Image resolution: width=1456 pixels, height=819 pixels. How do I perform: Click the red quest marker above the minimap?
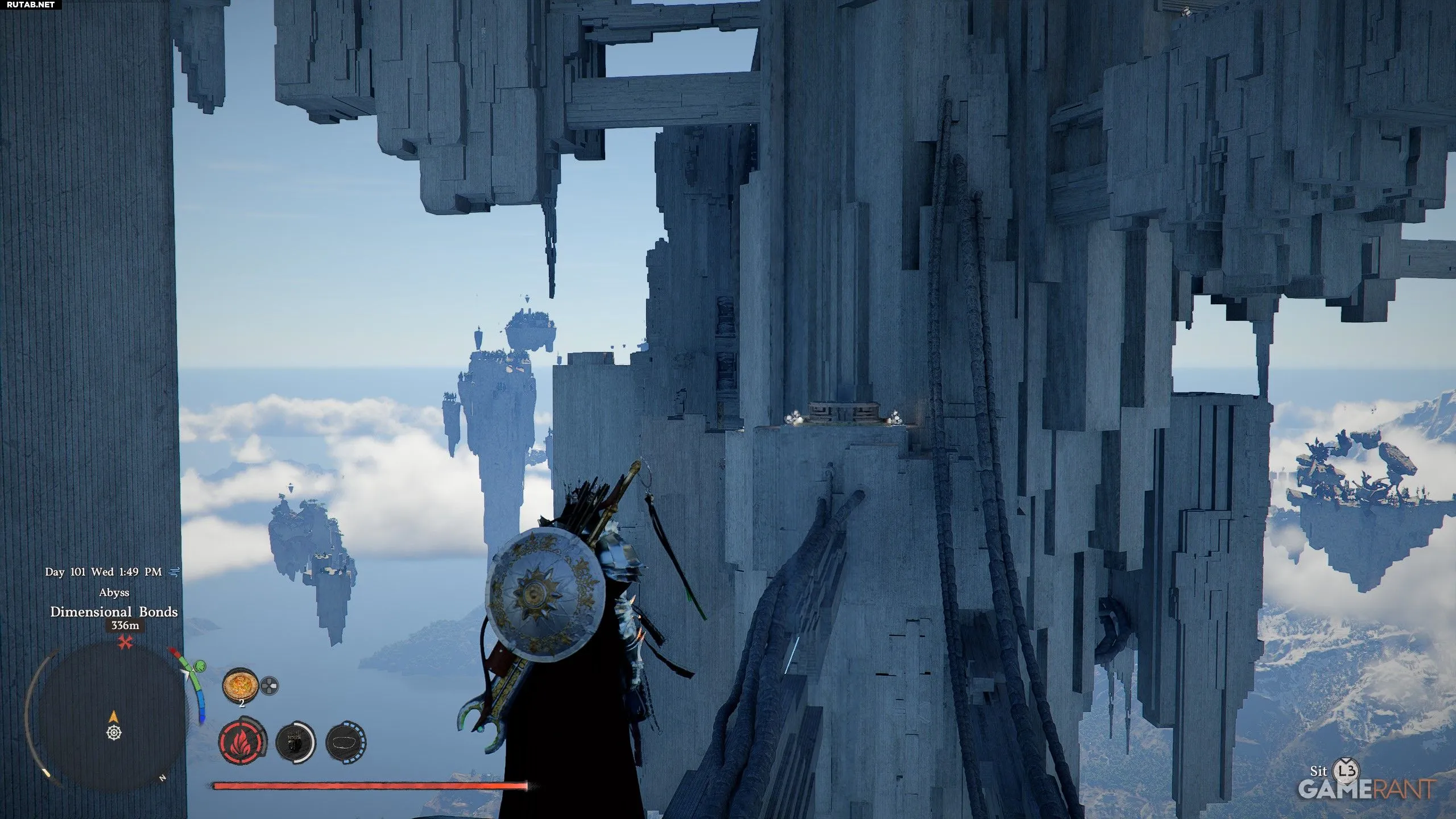pos(125,643)
